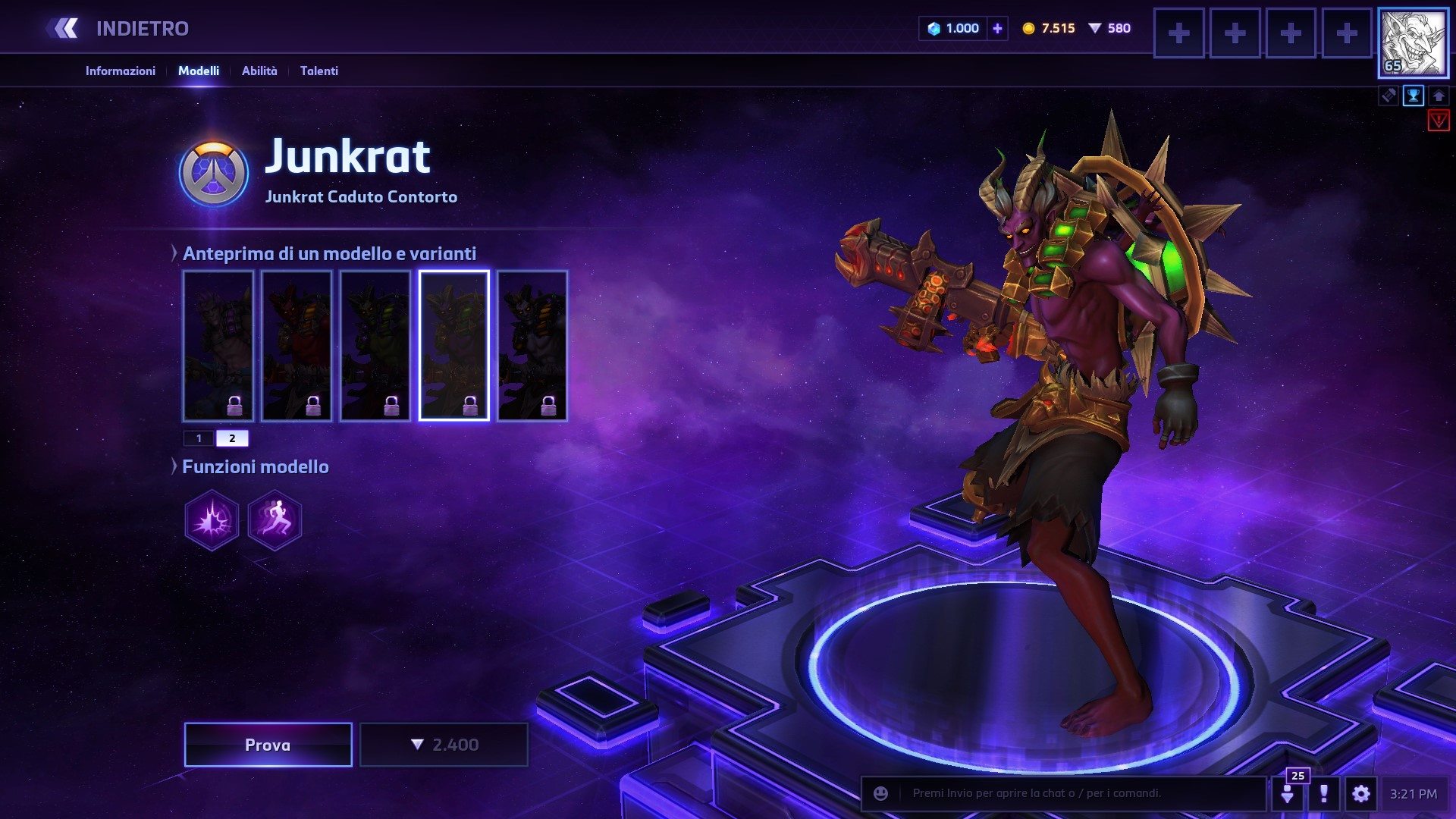This screenshot has width=1456, height=819.
Task: Show the Abilità tab
Action: point(259,71)
